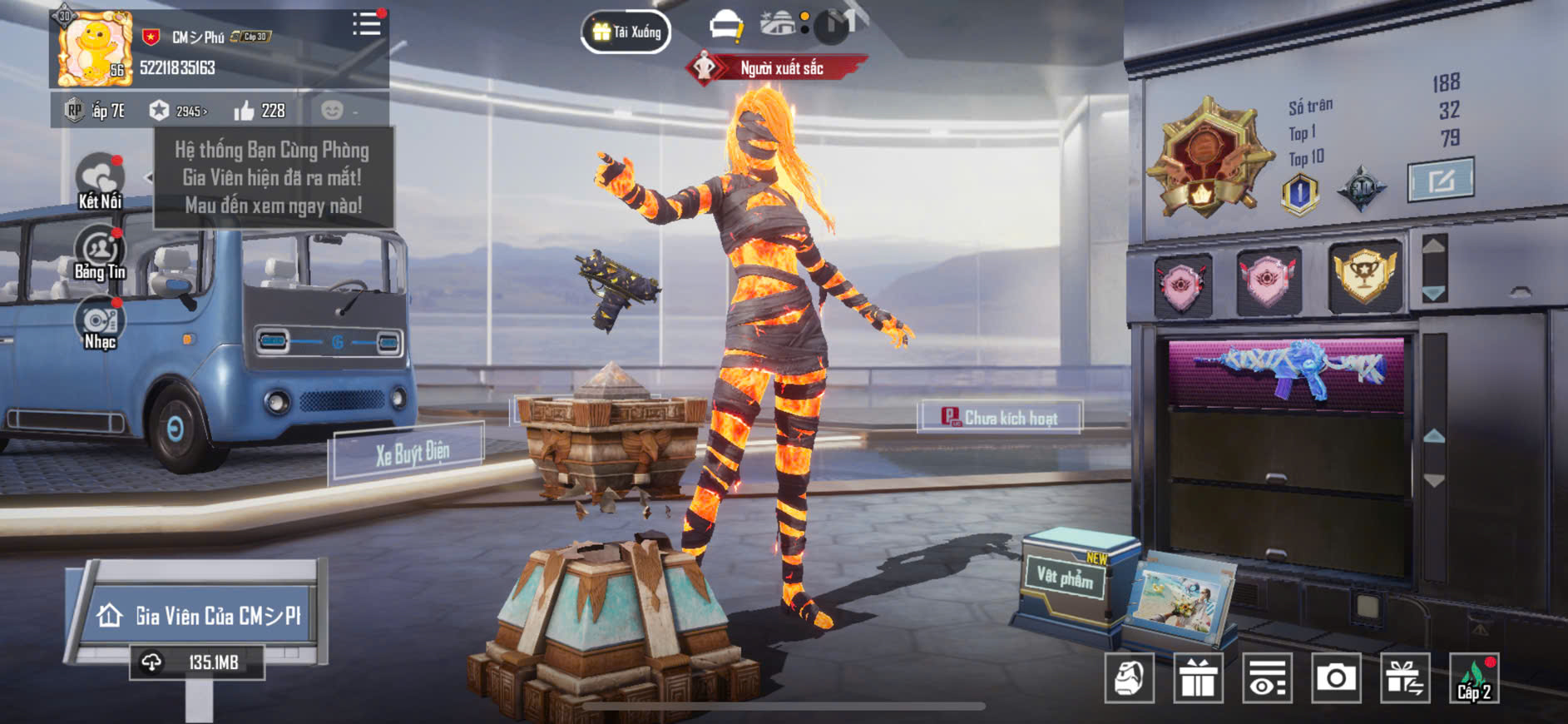
Task: Edit the stats showcase panel
Action: [1441, 179]
